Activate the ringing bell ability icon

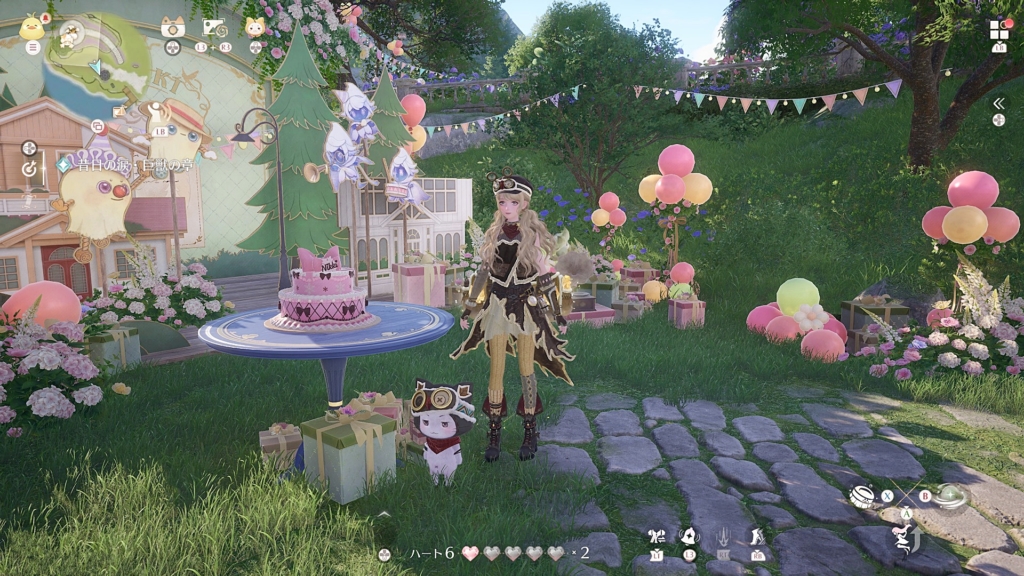[x=689, y=536]
